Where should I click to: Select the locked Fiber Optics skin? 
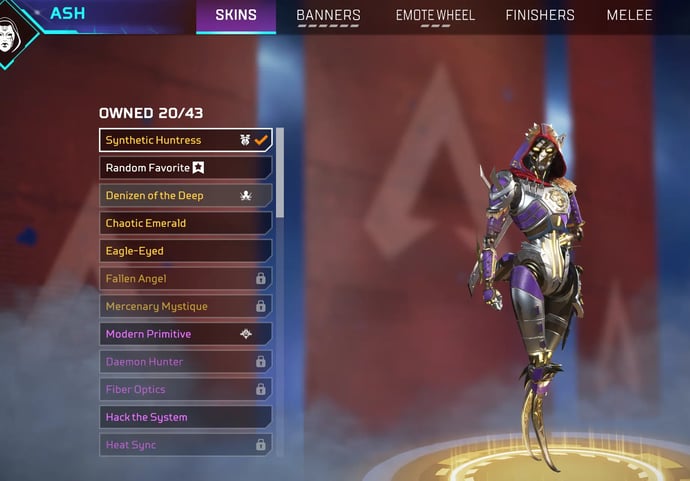(x=185, y=390)
